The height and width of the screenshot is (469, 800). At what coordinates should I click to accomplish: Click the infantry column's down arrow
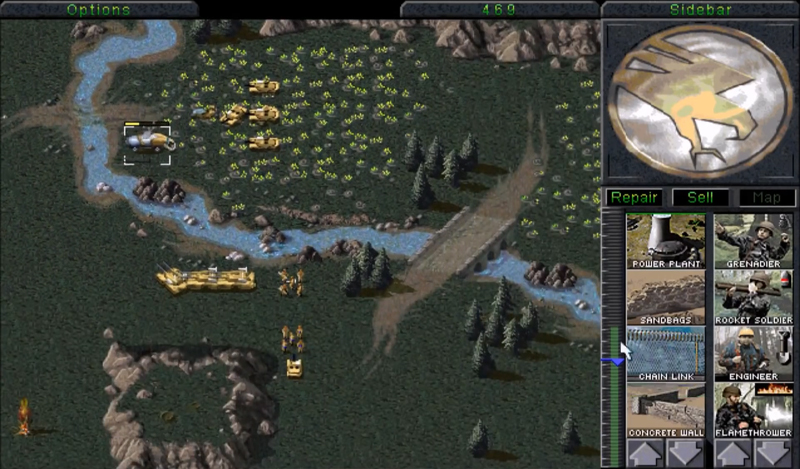774,453
